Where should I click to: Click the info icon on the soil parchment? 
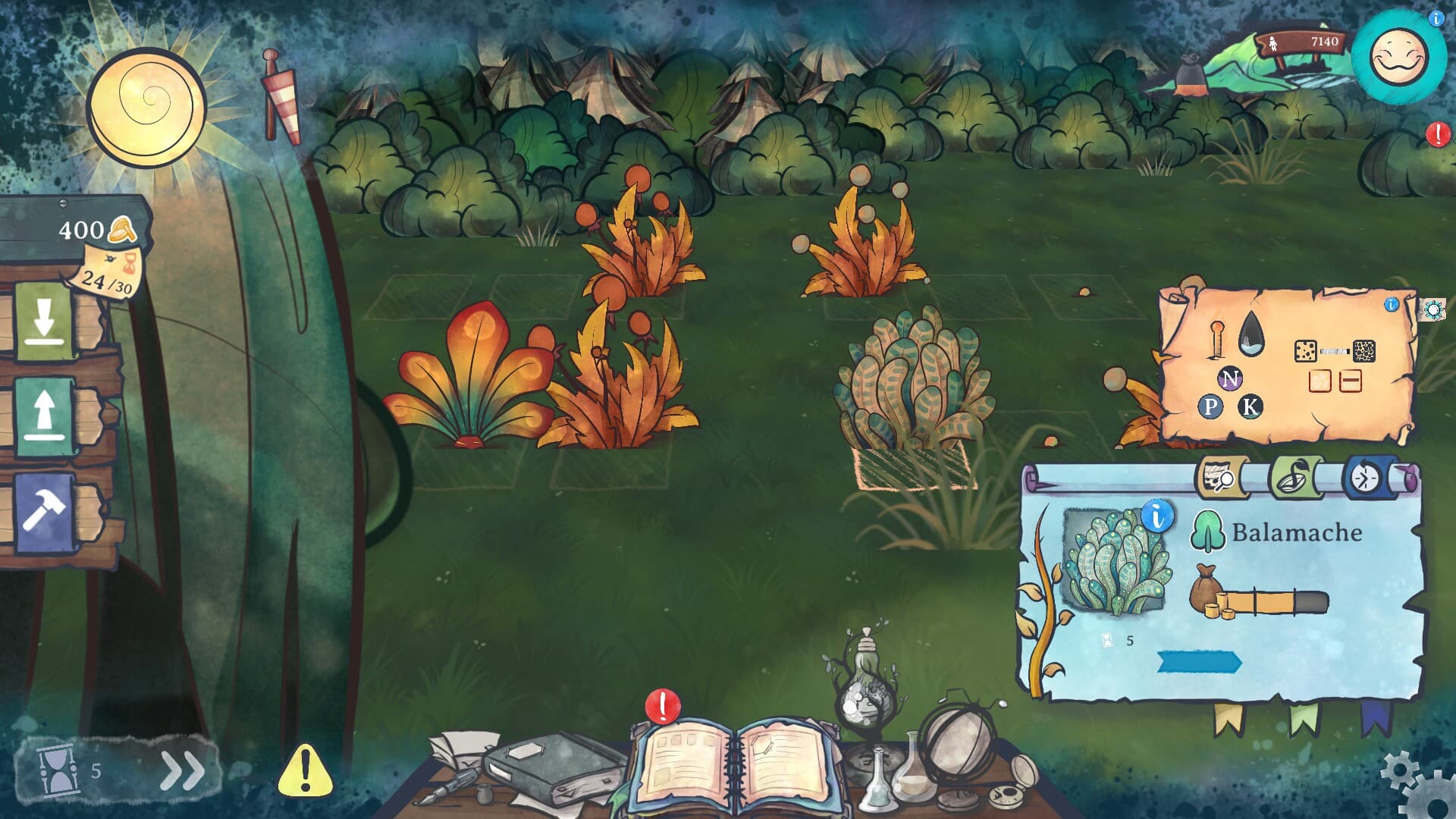[x=1391, y=304]
